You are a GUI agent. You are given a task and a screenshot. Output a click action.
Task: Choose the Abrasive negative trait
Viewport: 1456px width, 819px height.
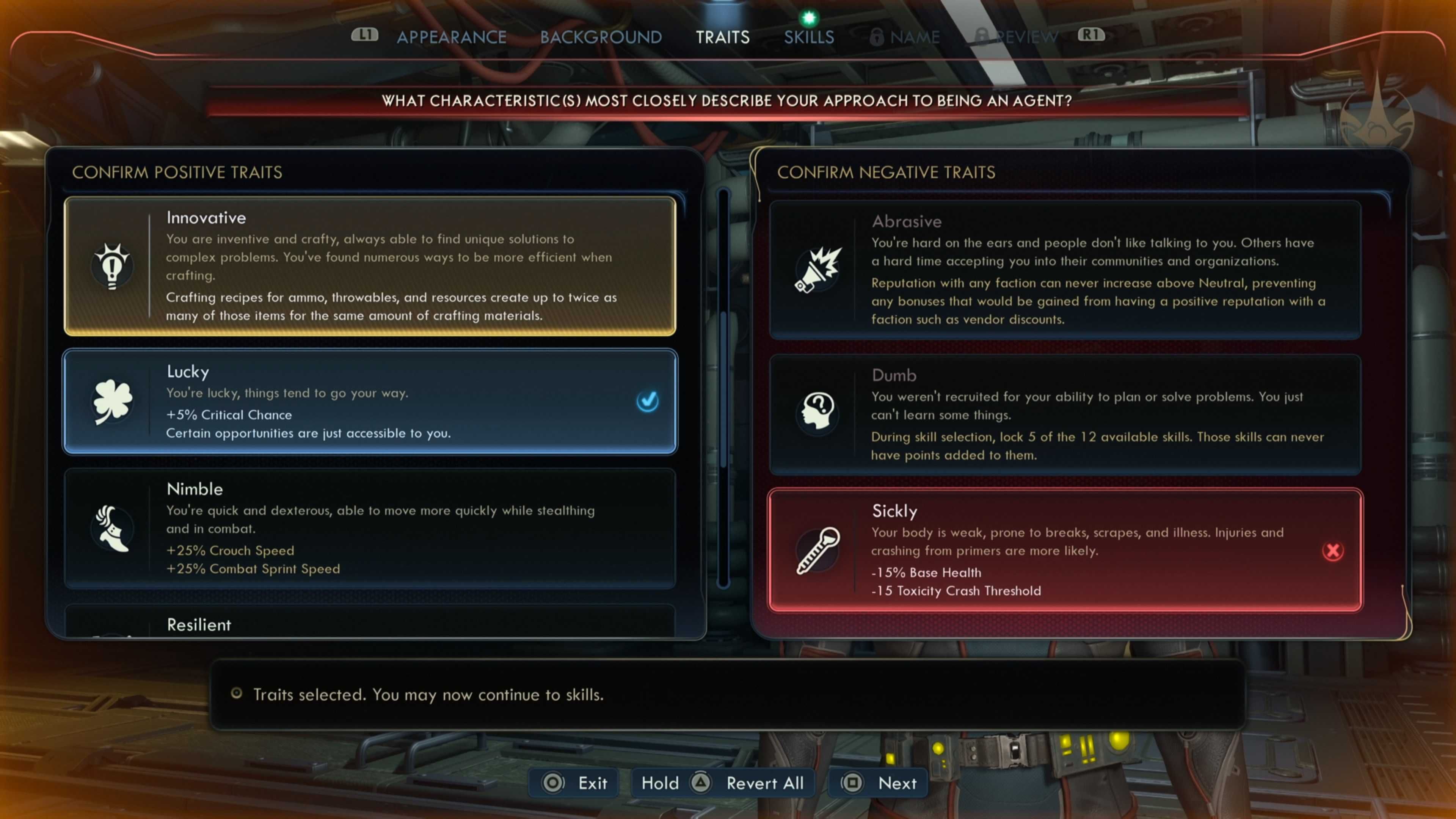click(x=1065, y=269)
